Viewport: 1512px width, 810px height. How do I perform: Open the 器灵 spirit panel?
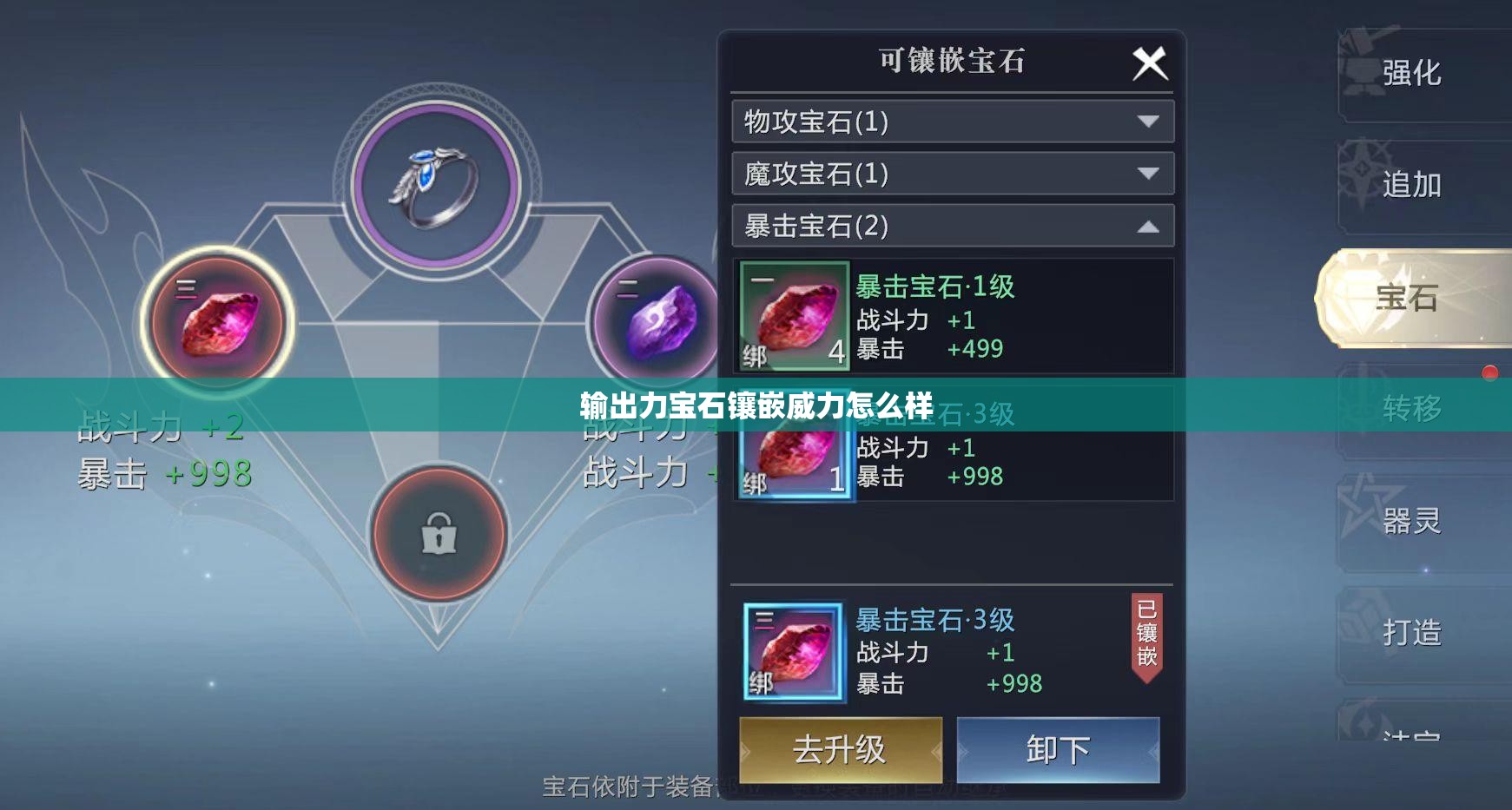tap(1411, 522)
